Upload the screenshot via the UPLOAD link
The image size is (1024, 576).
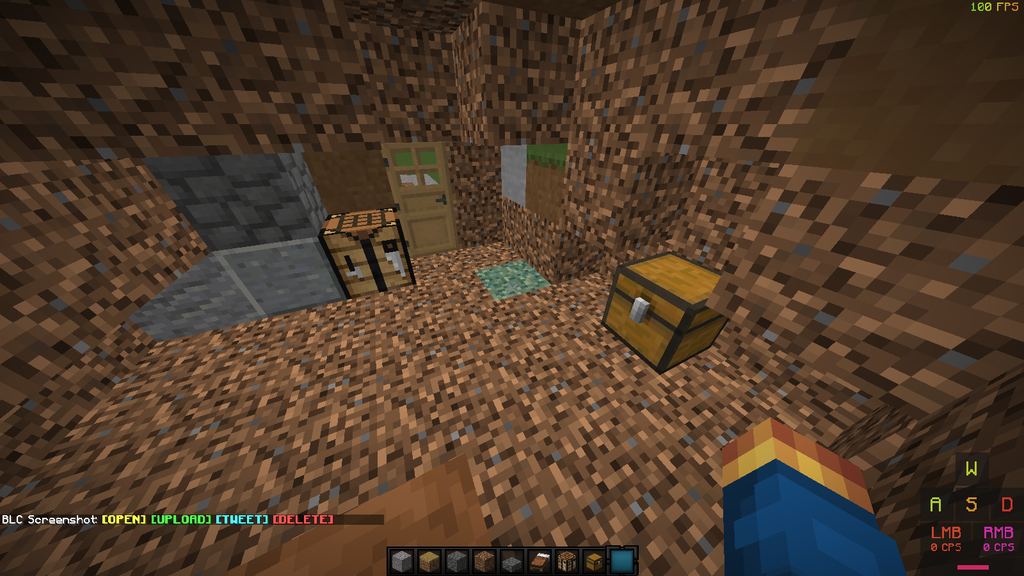click(x=181, y=520)
